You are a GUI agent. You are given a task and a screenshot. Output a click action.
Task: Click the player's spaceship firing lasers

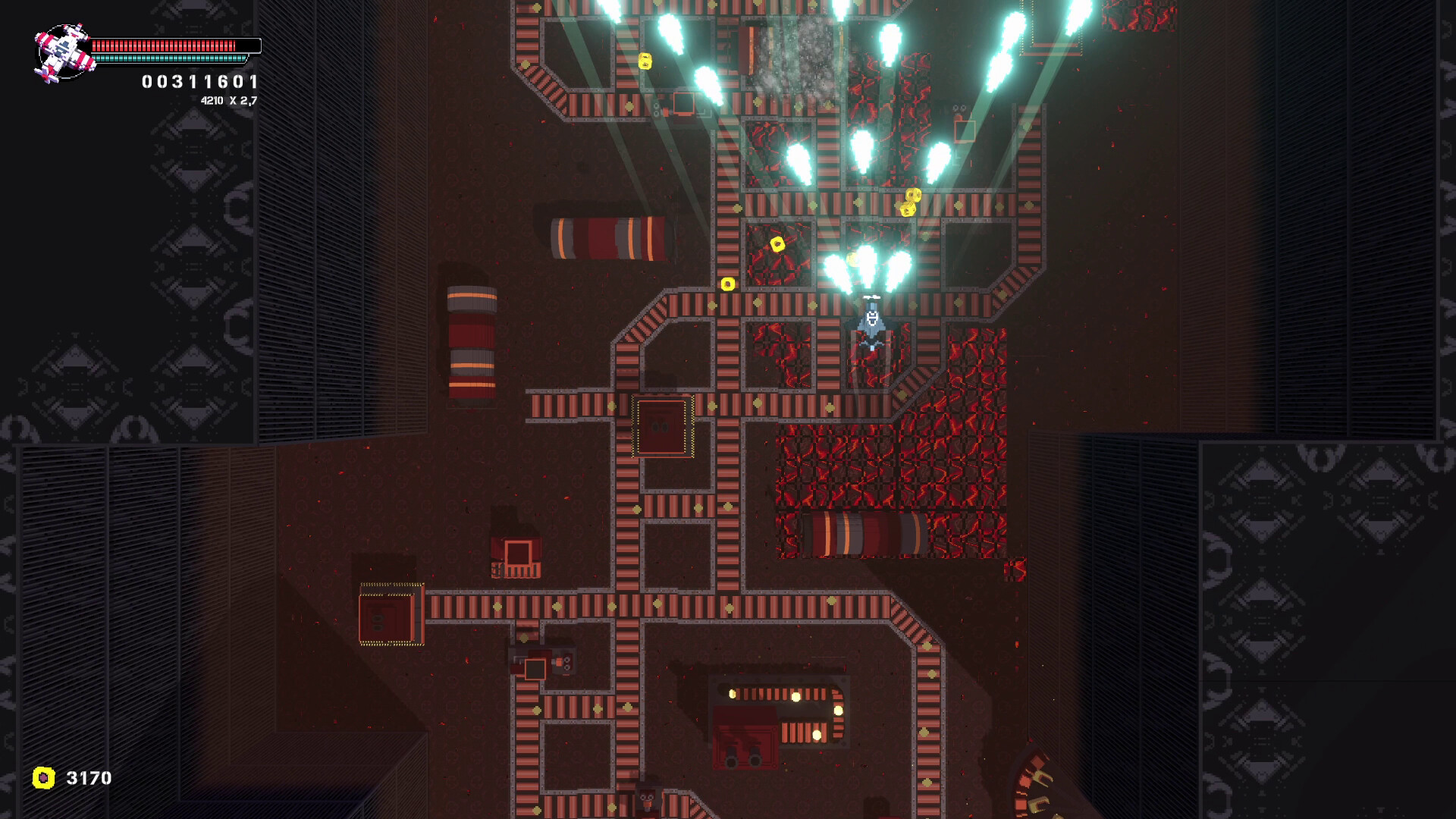[871, 322]
